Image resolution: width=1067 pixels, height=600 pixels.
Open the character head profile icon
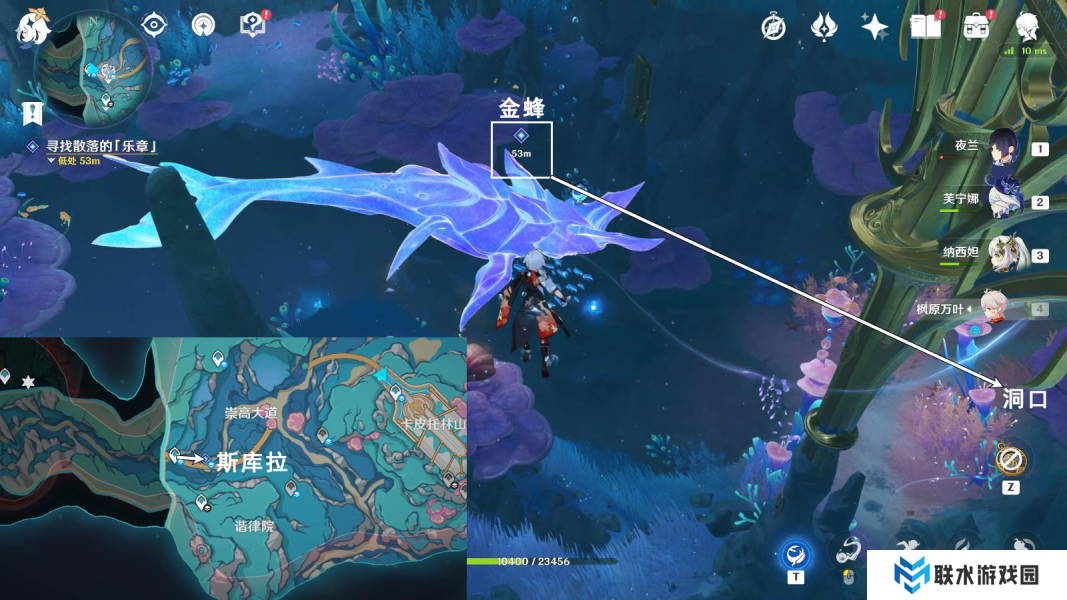pyautogui.click(x=1026, y=27)
